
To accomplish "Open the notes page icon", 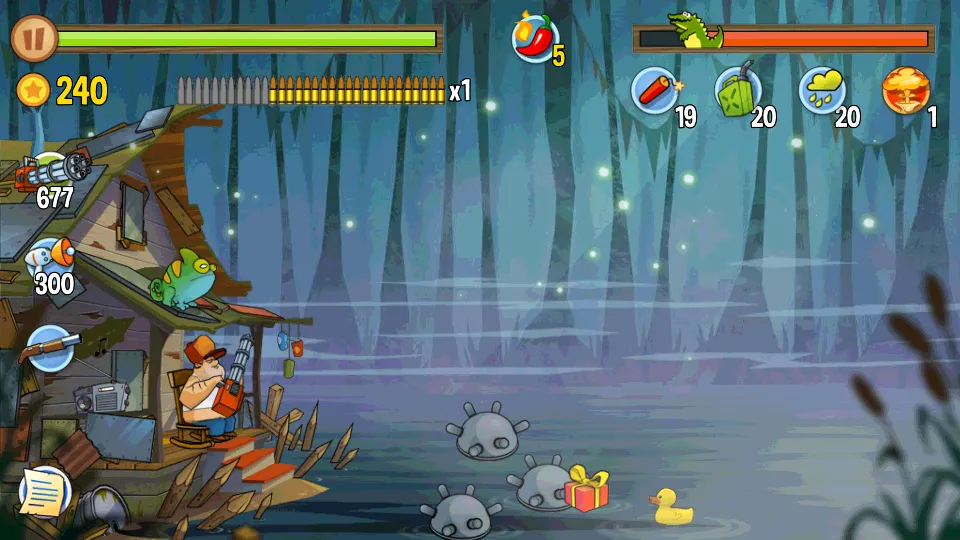I will [44, 490].
